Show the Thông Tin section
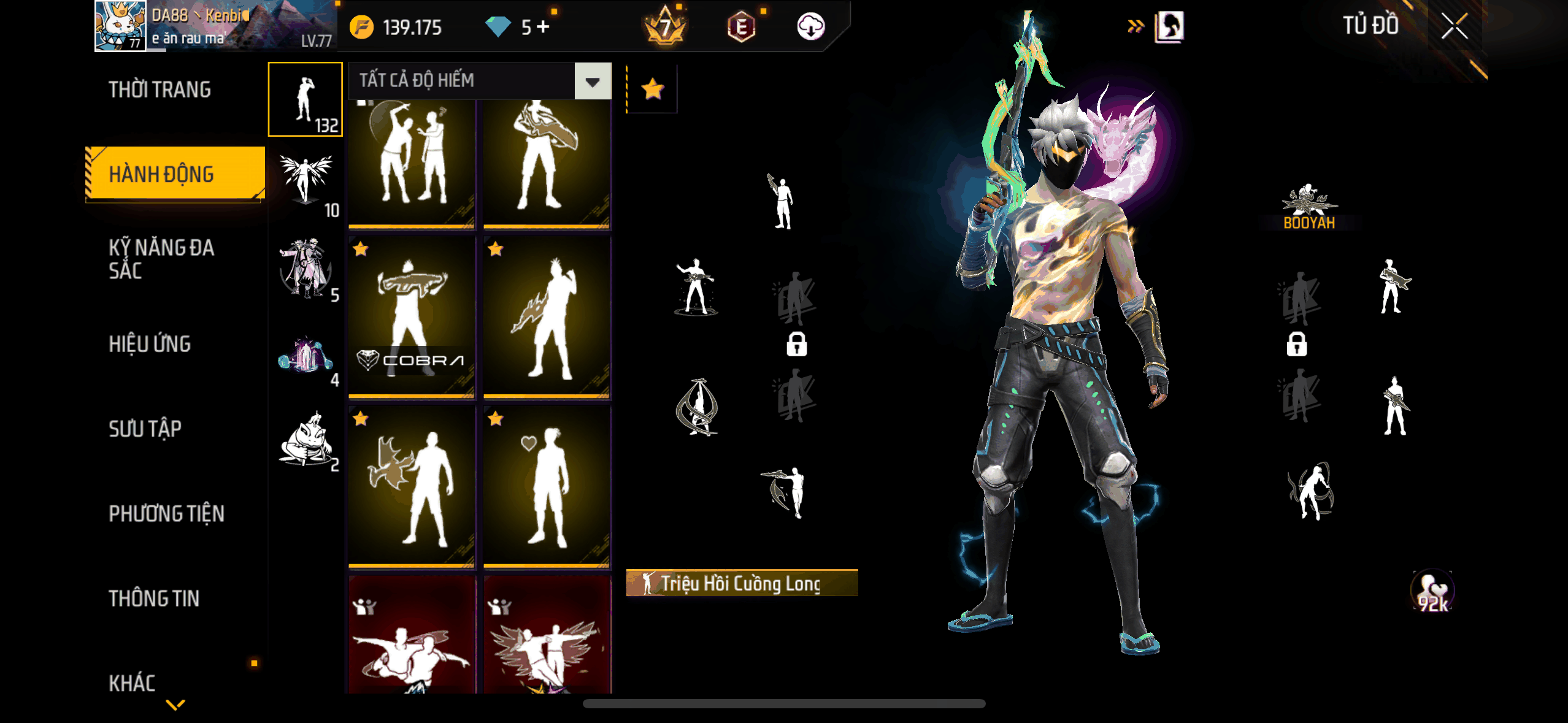The image size is (1568, 723). tap(154, 599)
